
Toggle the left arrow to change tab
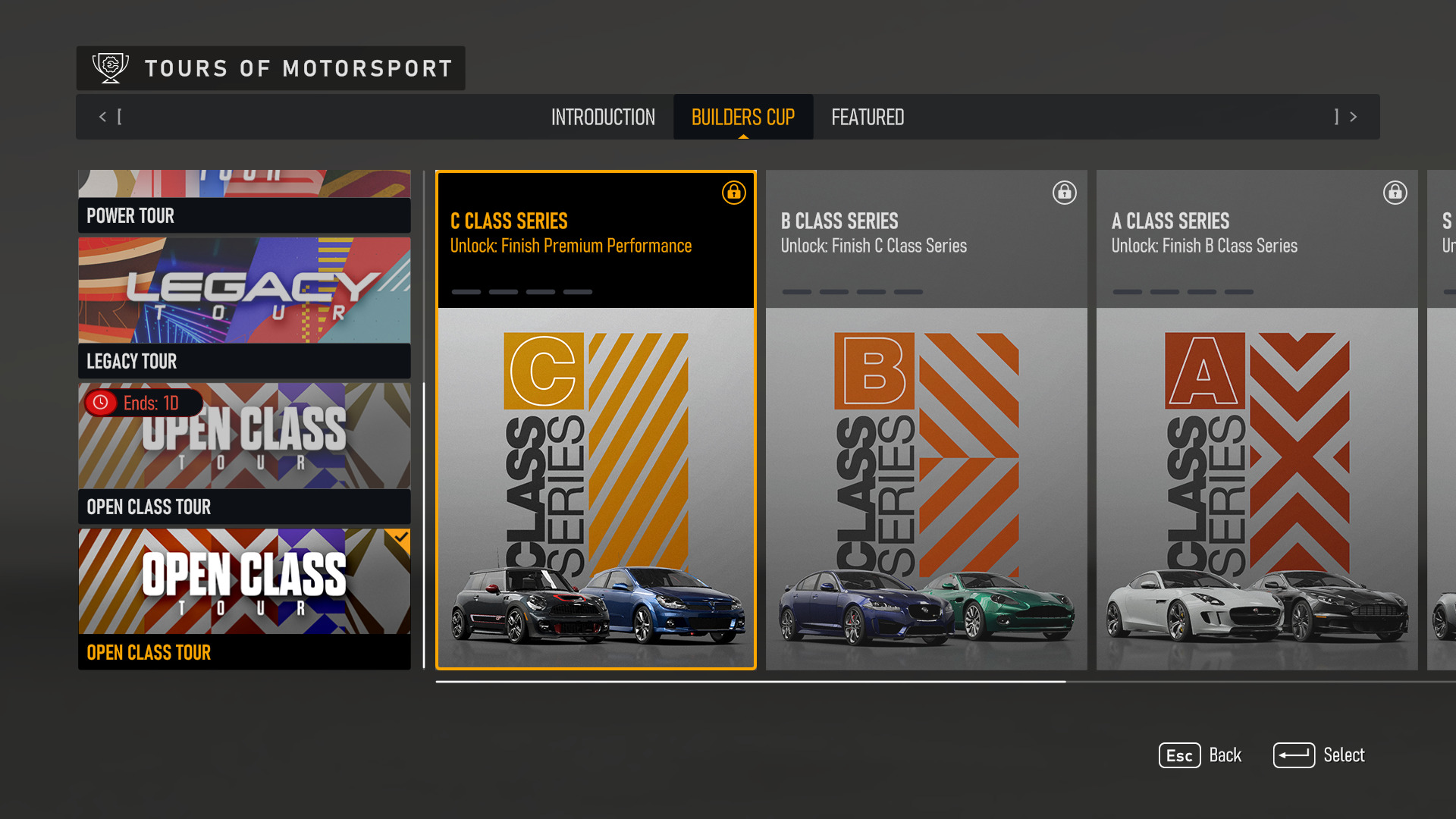pos(102,117)
